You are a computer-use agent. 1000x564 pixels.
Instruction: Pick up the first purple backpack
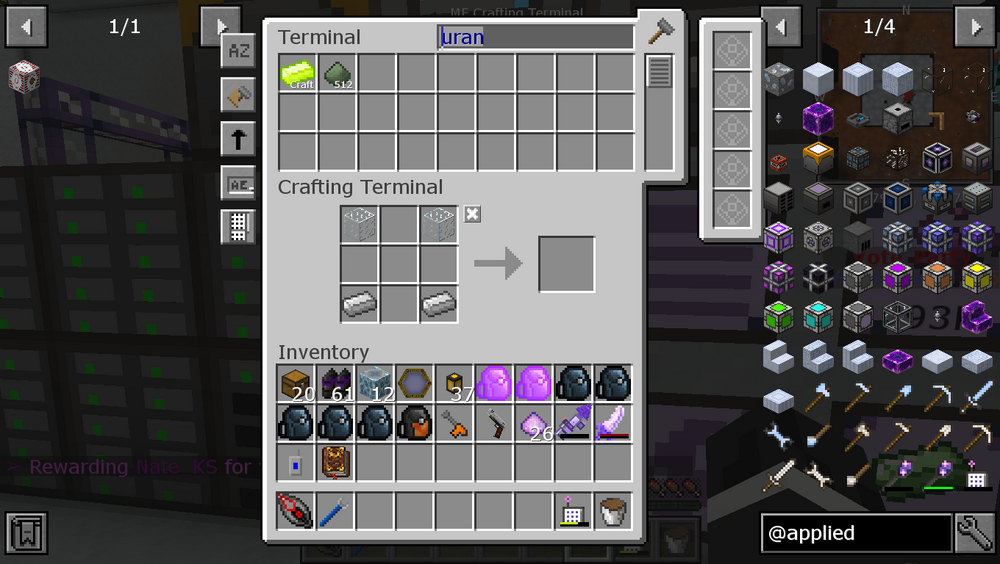[x=494, y=384]
